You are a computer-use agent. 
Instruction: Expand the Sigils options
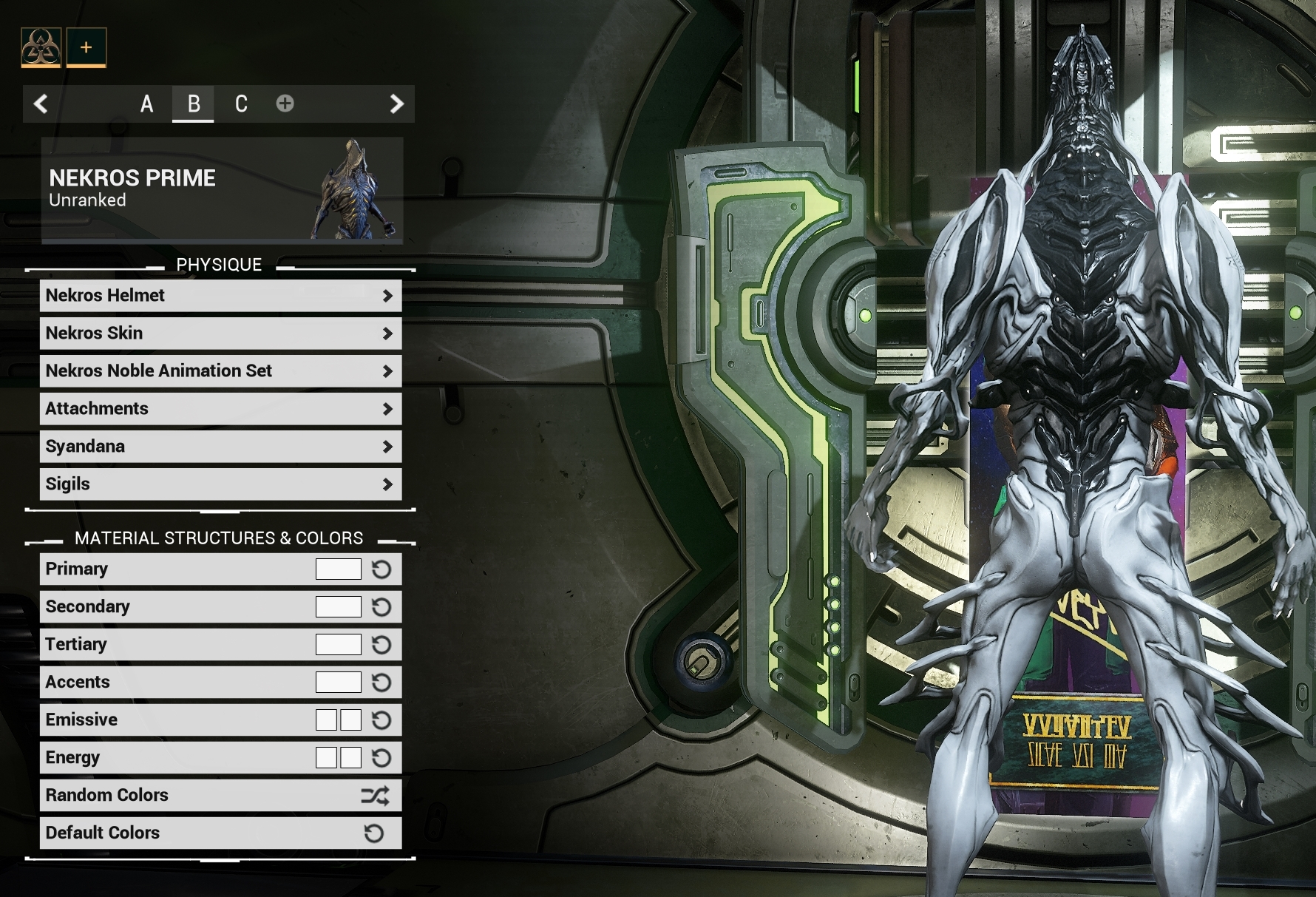click(220, 484)
